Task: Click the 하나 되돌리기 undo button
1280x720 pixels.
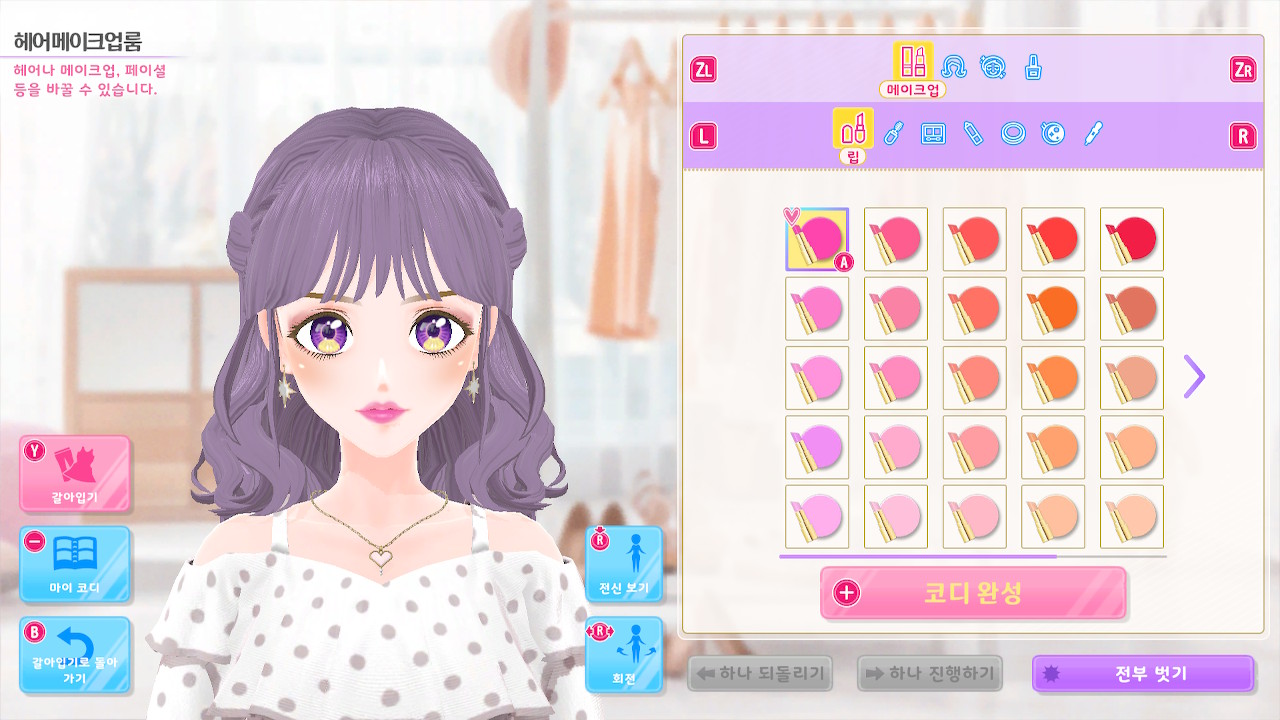Action: tap(760, 674)
